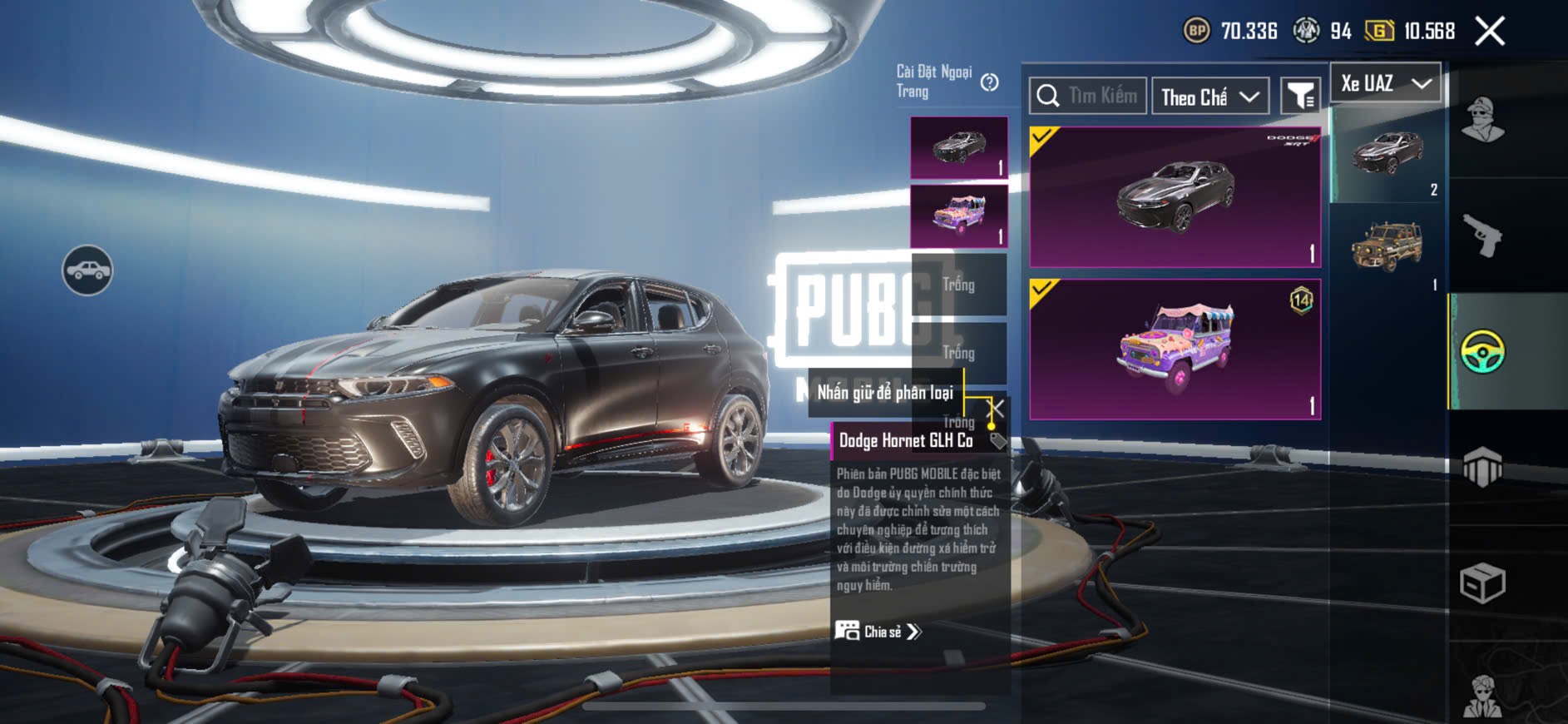The height and width of the screenshot is (724, 1568).
Task: Open the Tìm Kiếm search field
Action: coord(1088,97)
